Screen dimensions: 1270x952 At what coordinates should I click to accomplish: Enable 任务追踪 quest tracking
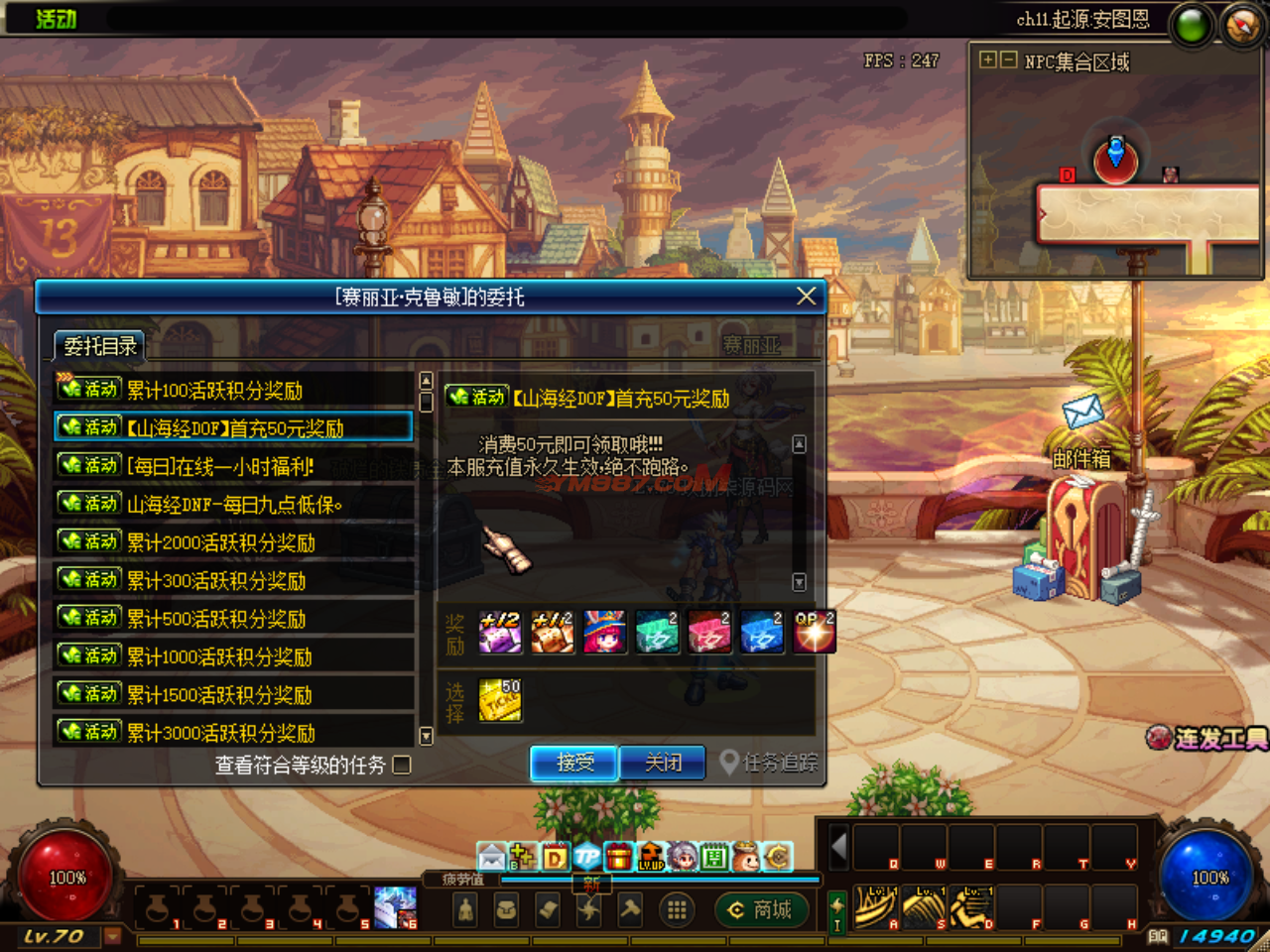pos(770,763)
